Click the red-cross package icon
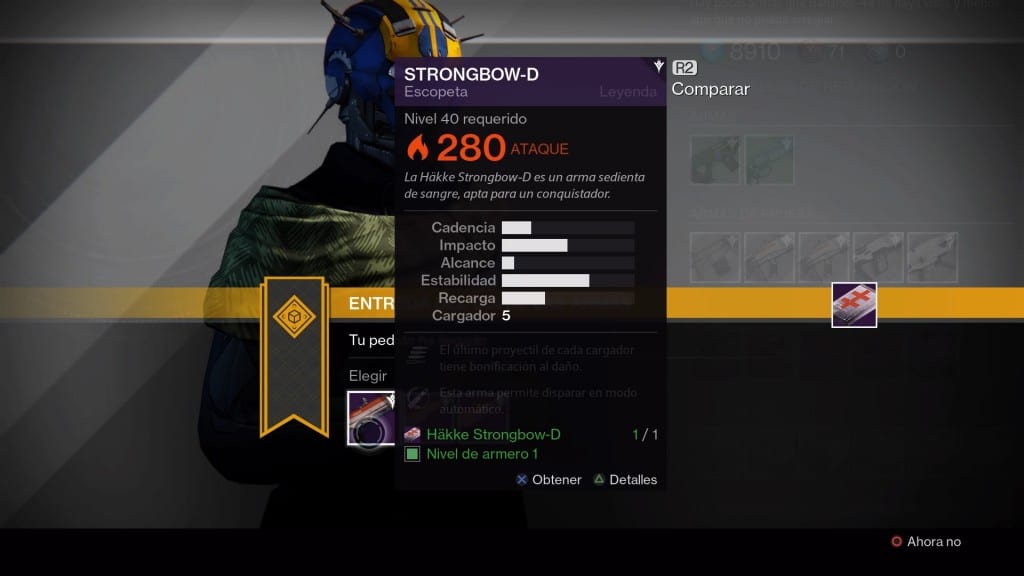This screenshot has width=1024, height=576. (854, 304)
